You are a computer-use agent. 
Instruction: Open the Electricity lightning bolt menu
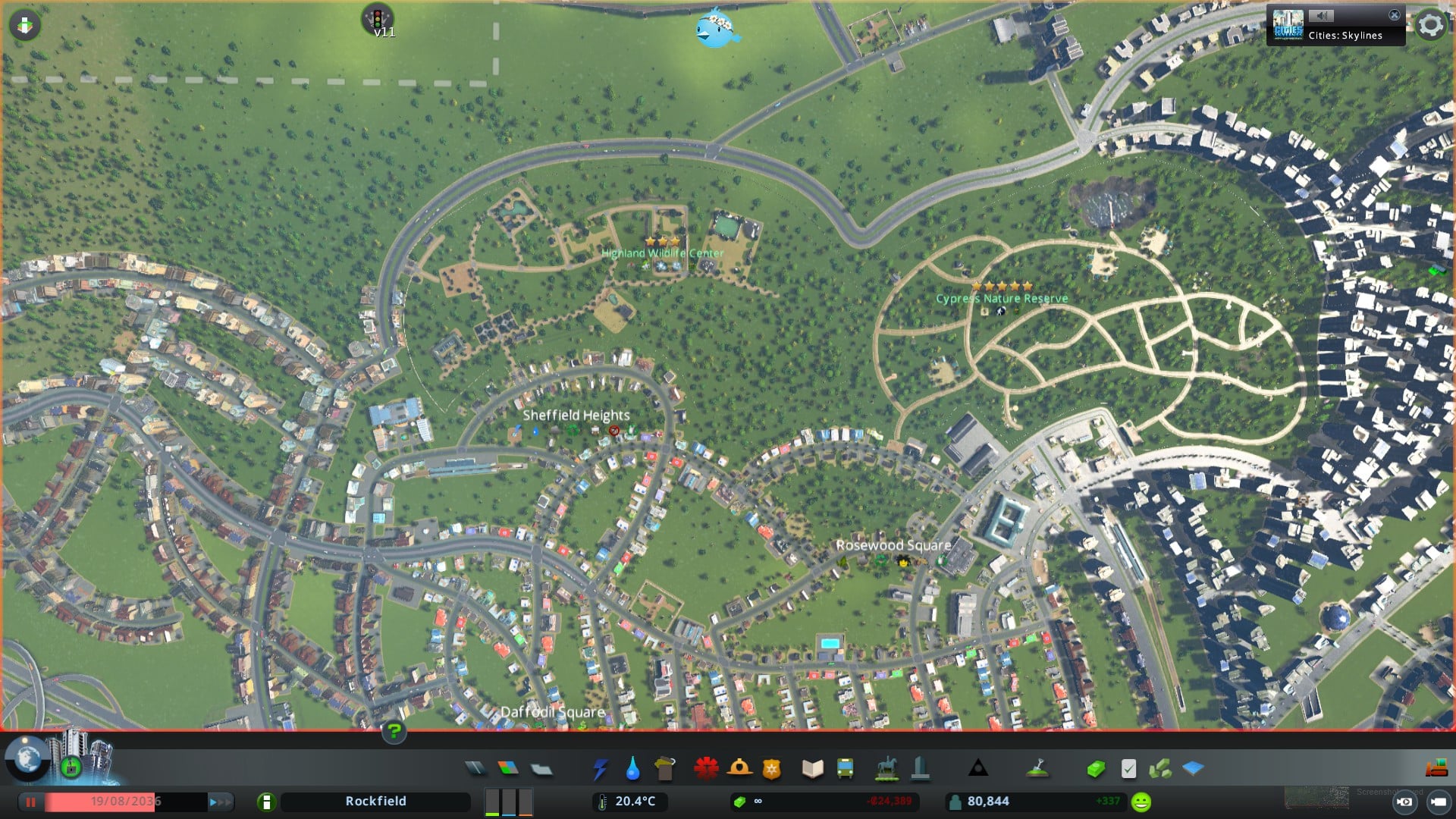600,769
